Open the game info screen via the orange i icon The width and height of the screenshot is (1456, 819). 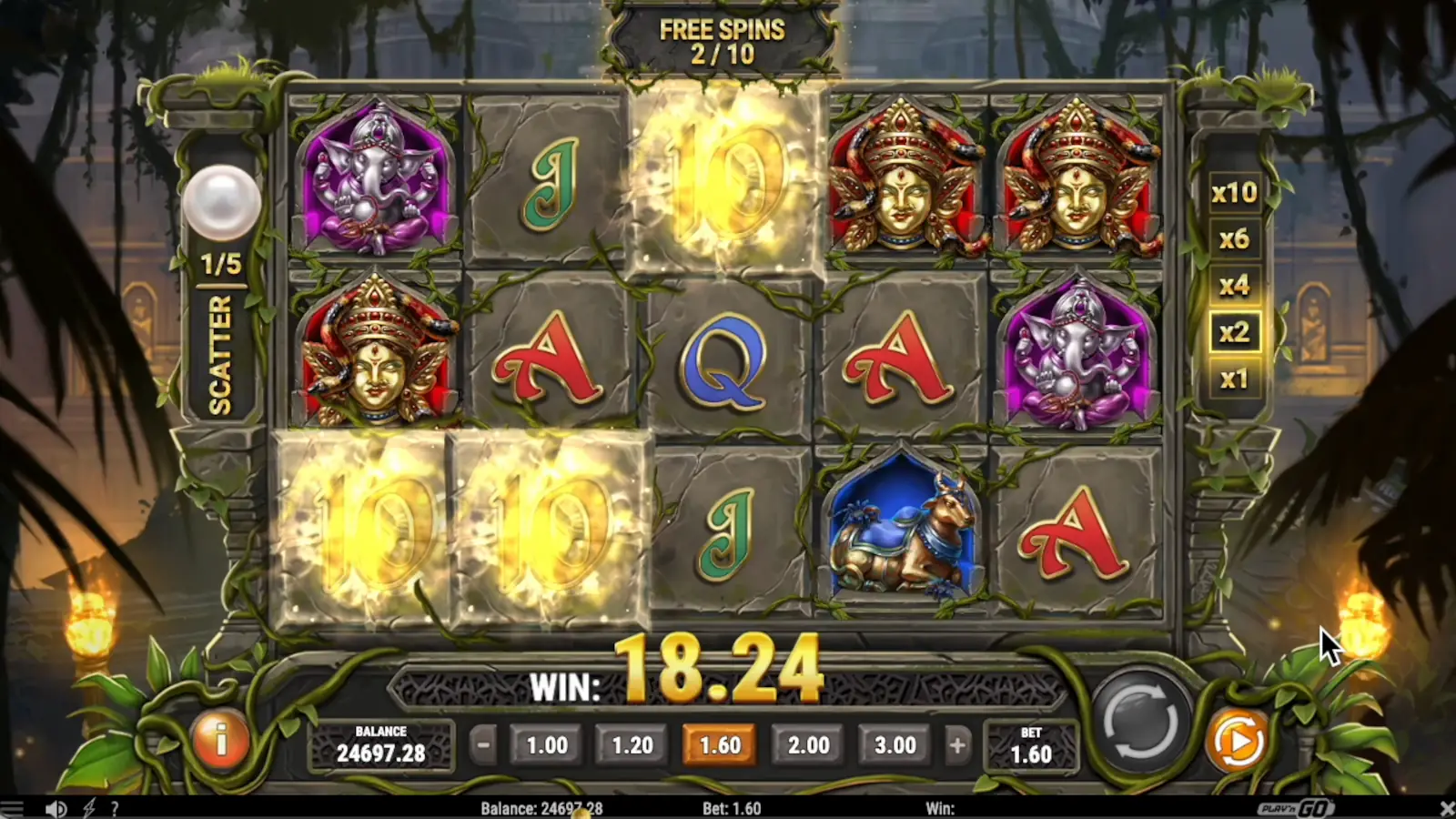[x=219, y=743]
